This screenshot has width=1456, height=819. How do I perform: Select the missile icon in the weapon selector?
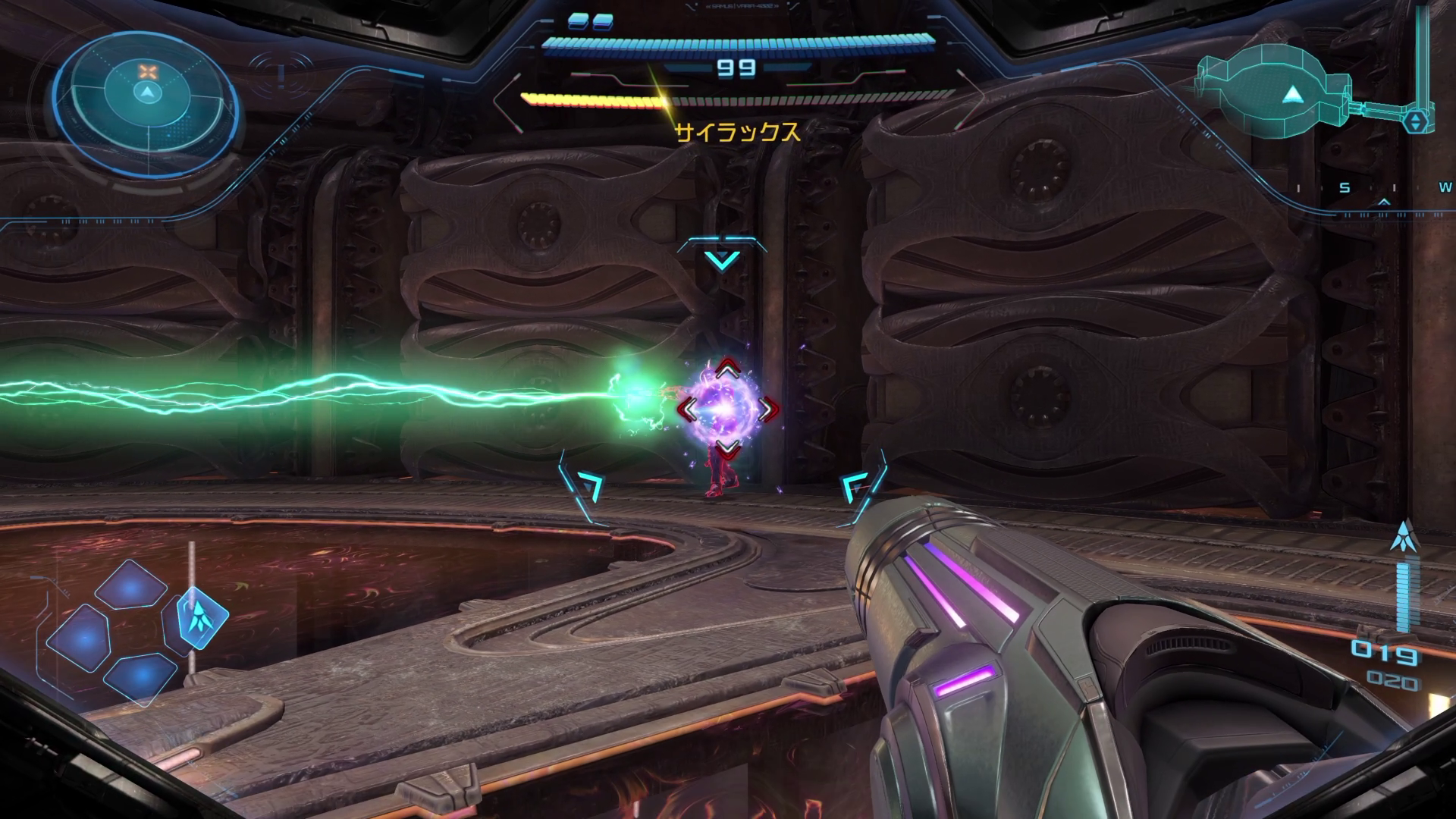click(x=201, y=617)
